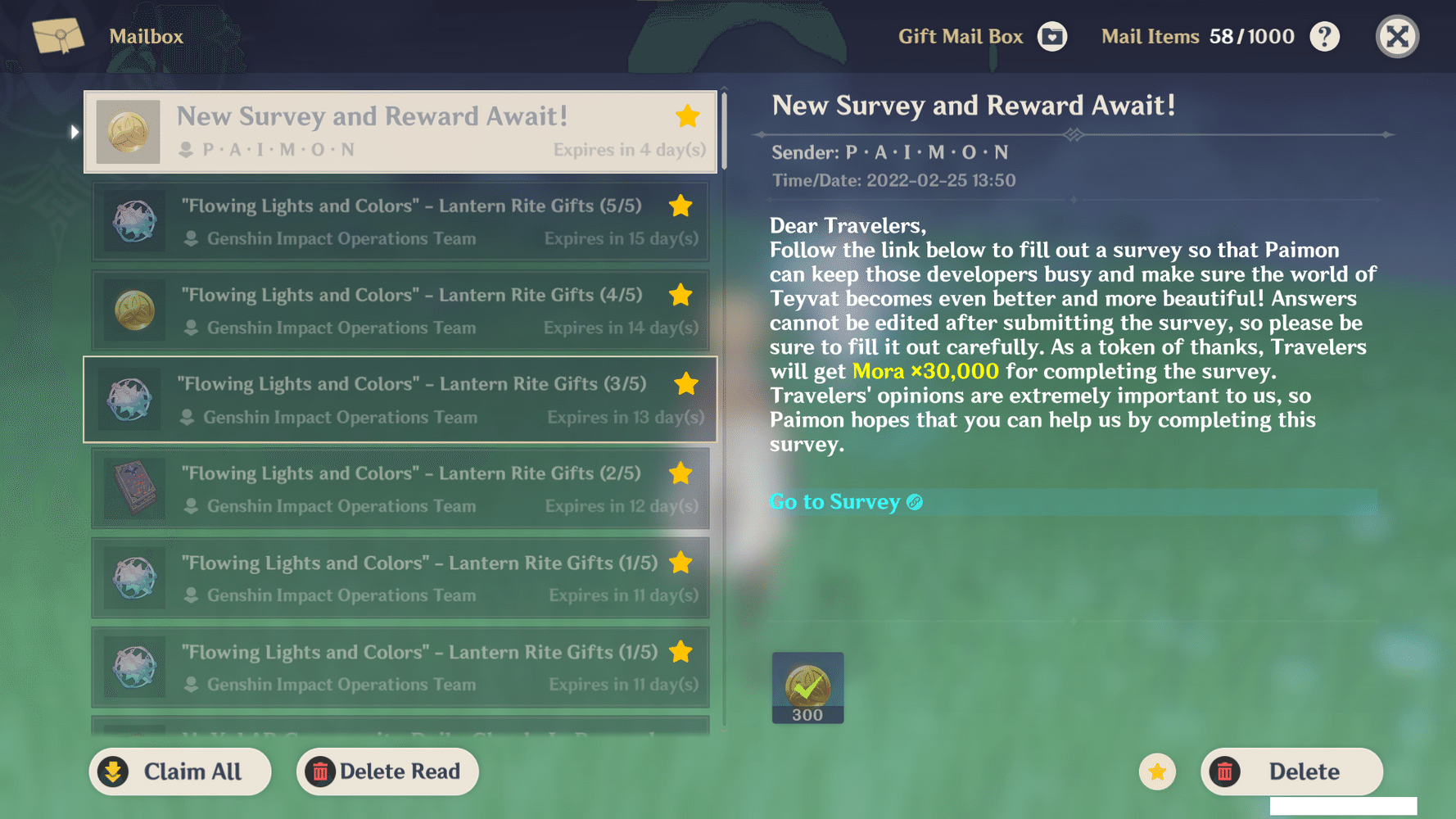Screen dimensions: 1456x819
Task: Click the question mark help icon
Action: [x=1324, y=36]
